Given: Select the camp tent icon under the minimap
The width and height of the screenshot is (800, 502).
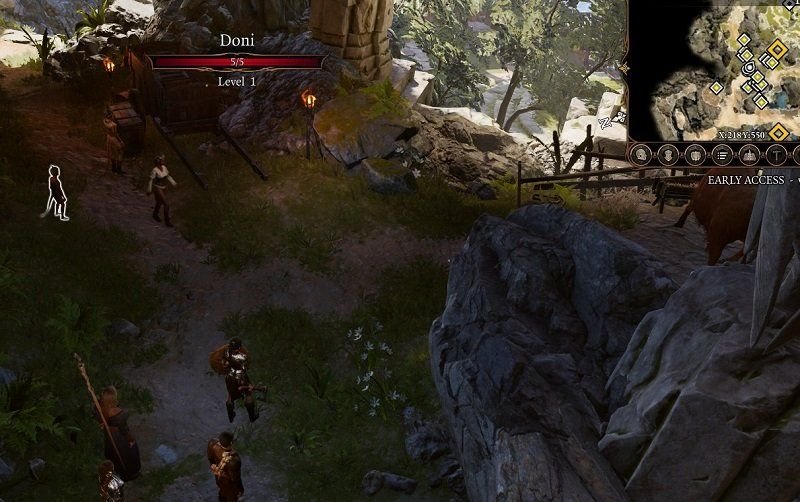Looking at the screenshot, I should point(746,155).
